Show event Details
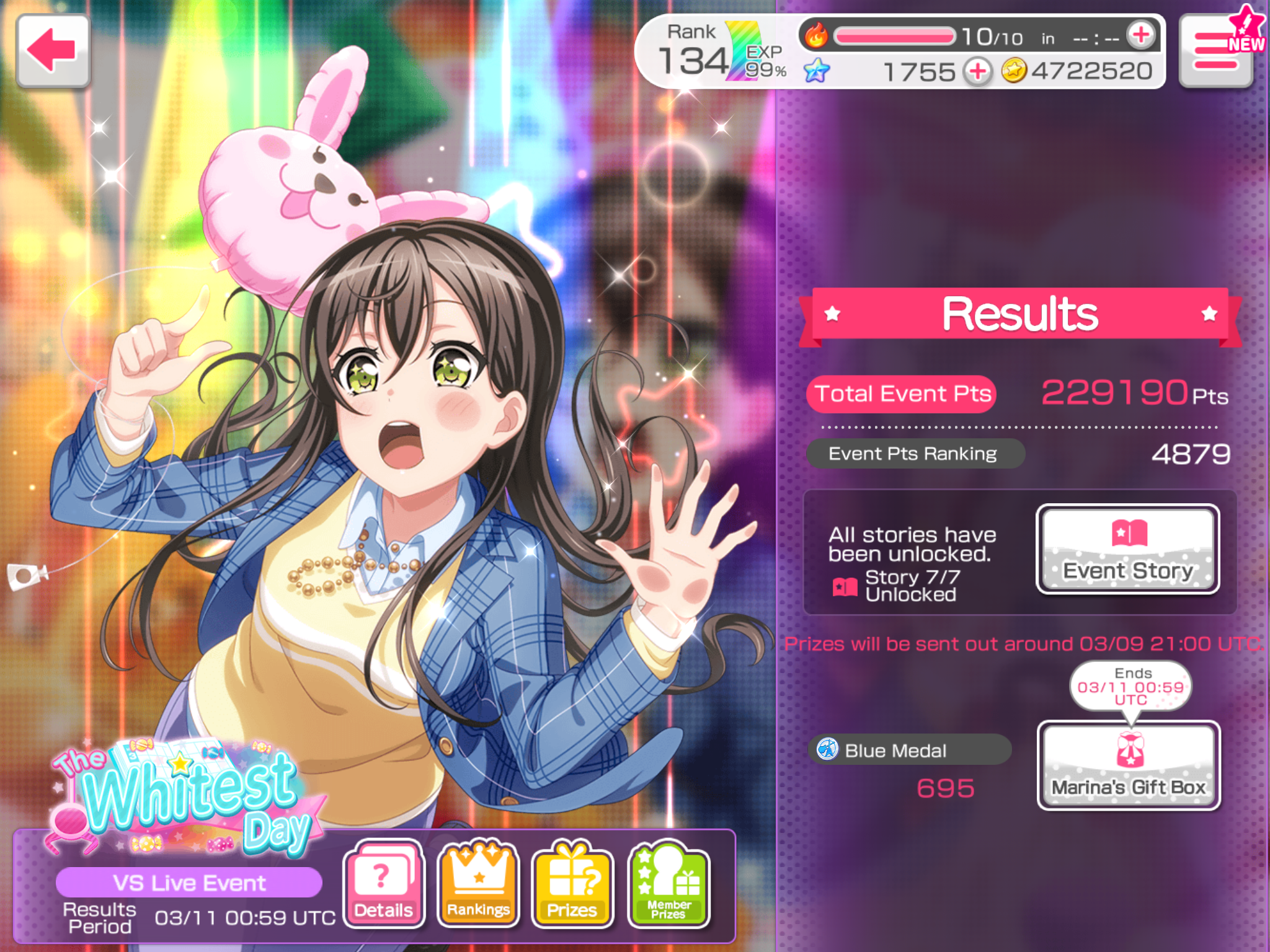Image resolution: width=1270 pixels, height=952 pixels. [x=384, y=884]
